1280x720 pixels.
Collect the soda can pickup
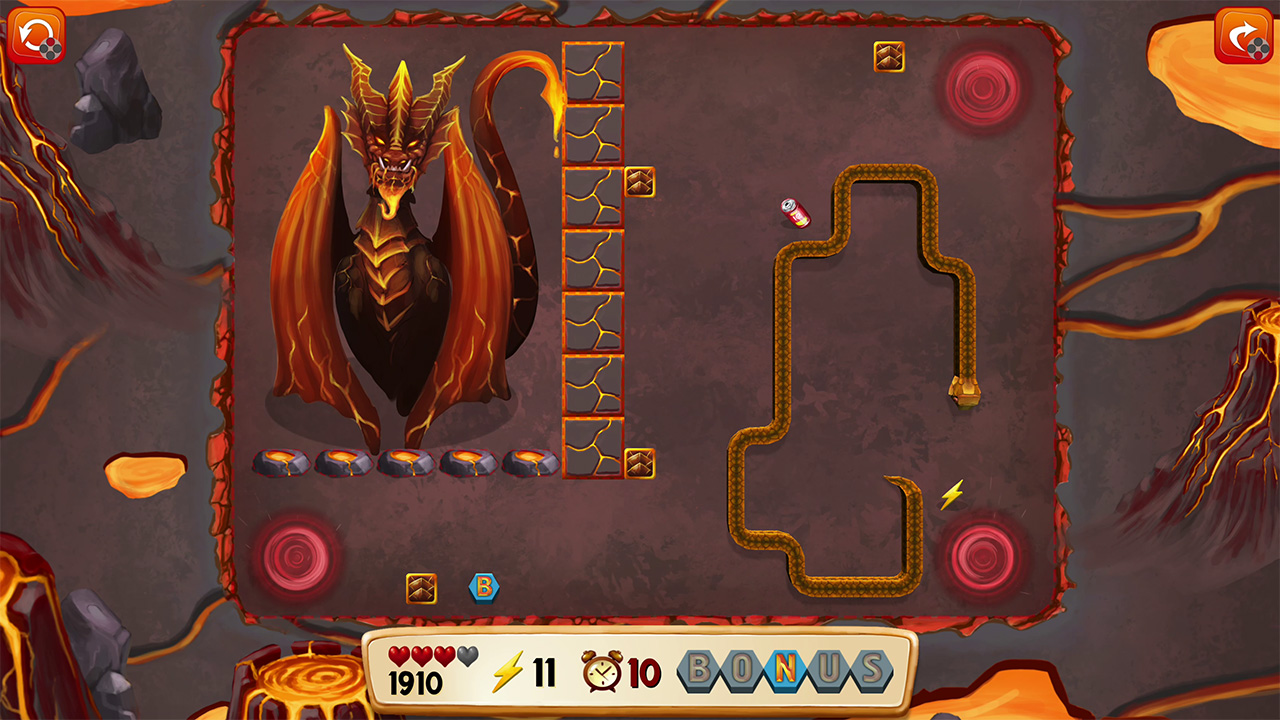pyautogui.click(x=795, y=212)
